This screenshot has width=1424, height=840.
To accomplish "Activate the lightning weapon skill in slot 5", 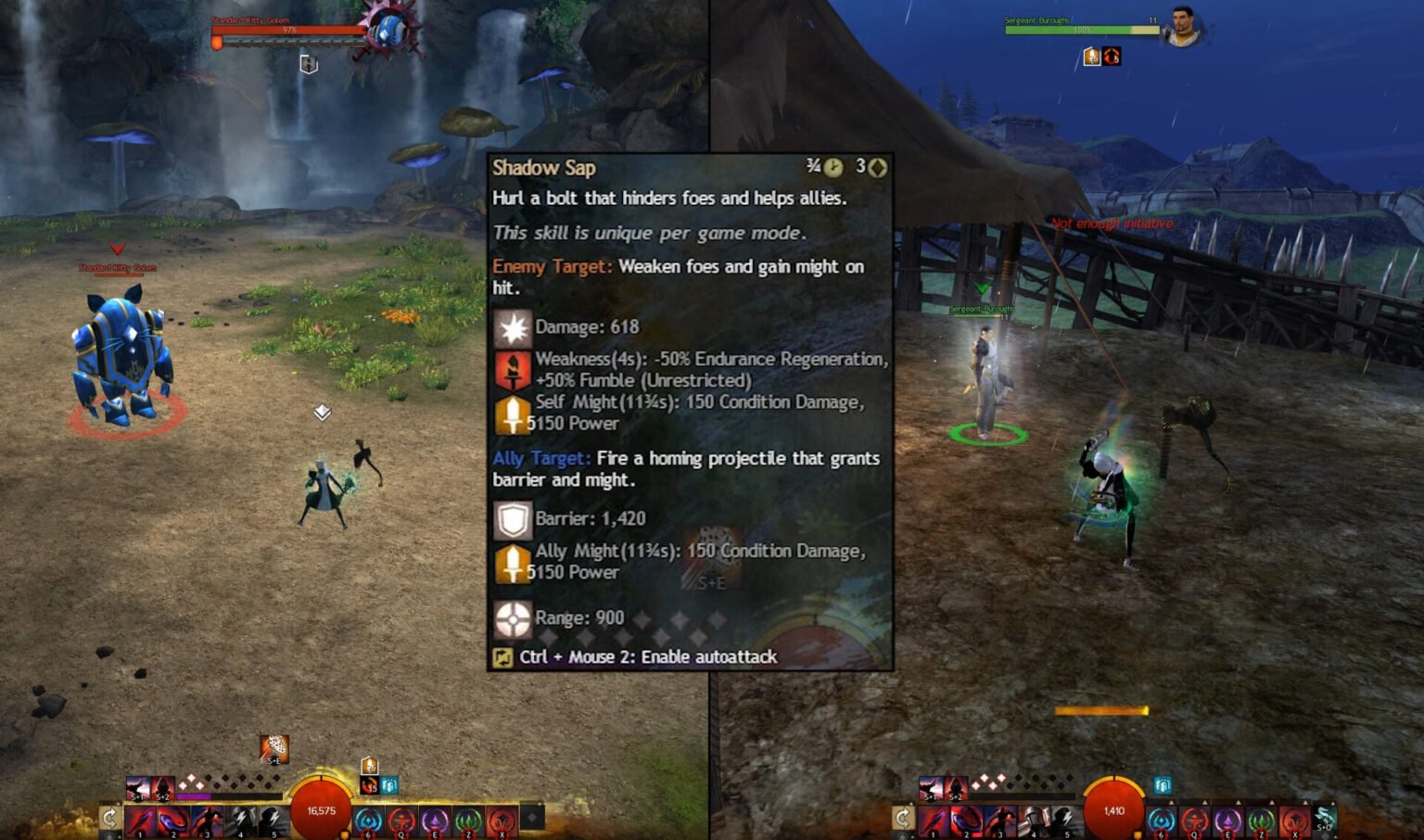I will [273, 820].
